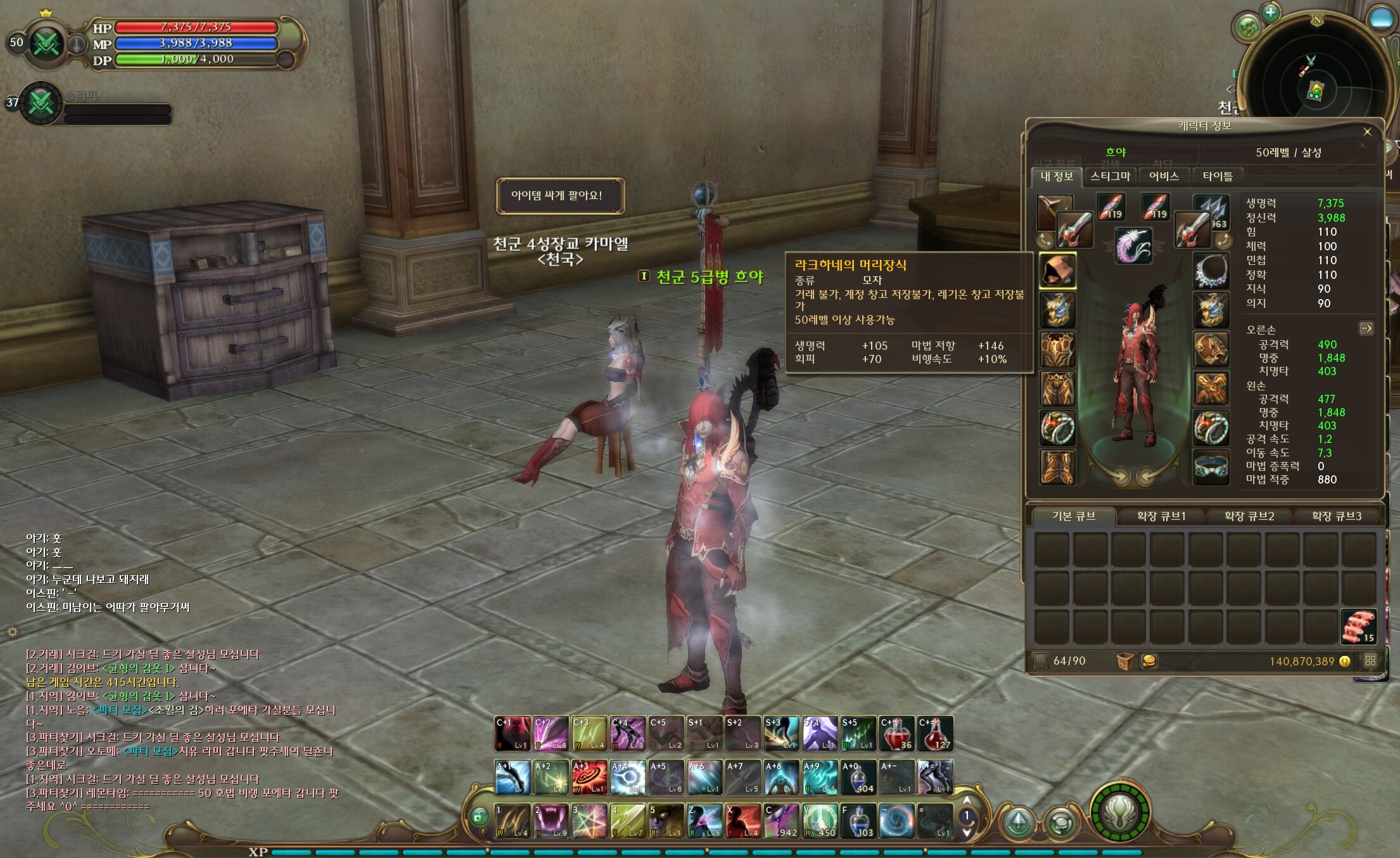Toggle the quickbar lock icon
Screen dimensions: 1400x858
pyautogui.click(x=480, y=817)
